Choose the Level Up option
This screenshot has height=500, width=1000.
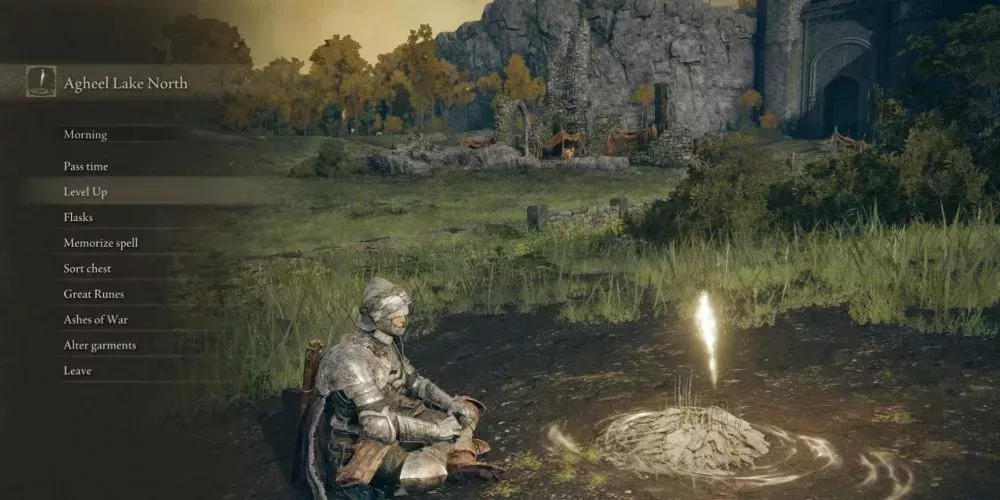click(x=85, y=191)
